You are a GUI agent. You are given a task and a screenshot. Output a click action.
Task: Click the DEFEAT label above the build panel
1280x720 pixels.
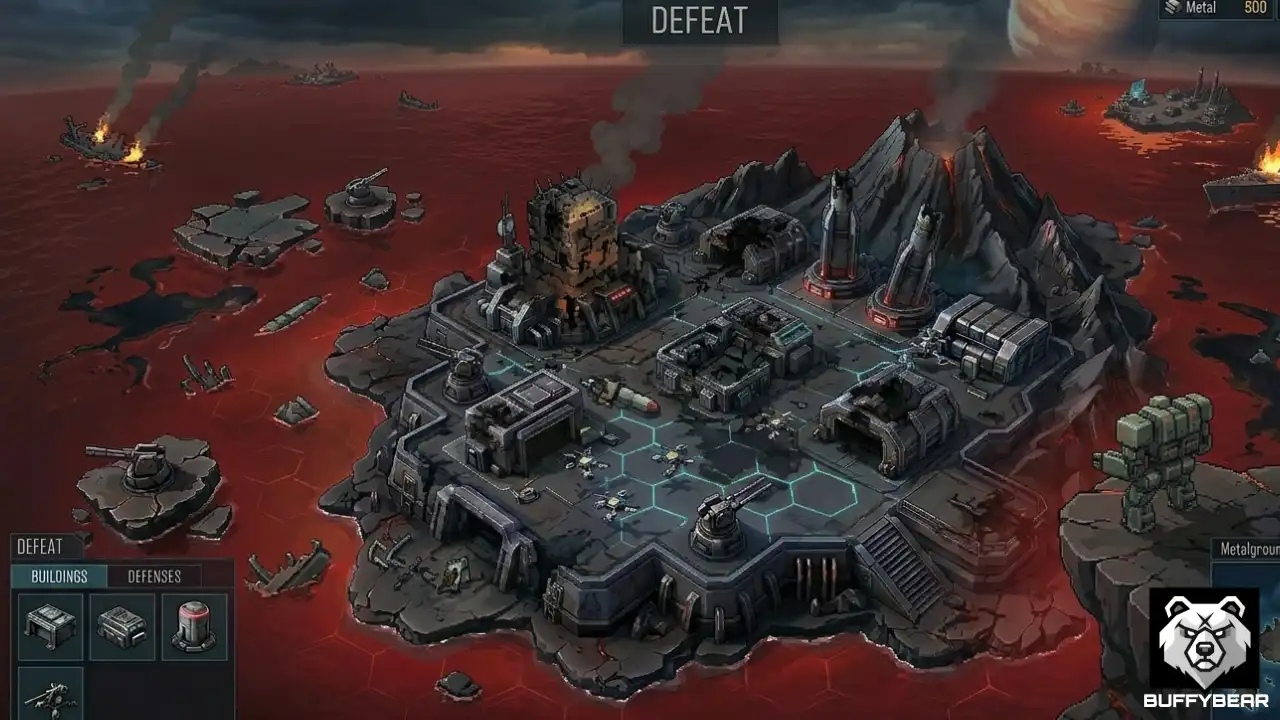coord(40,547)
